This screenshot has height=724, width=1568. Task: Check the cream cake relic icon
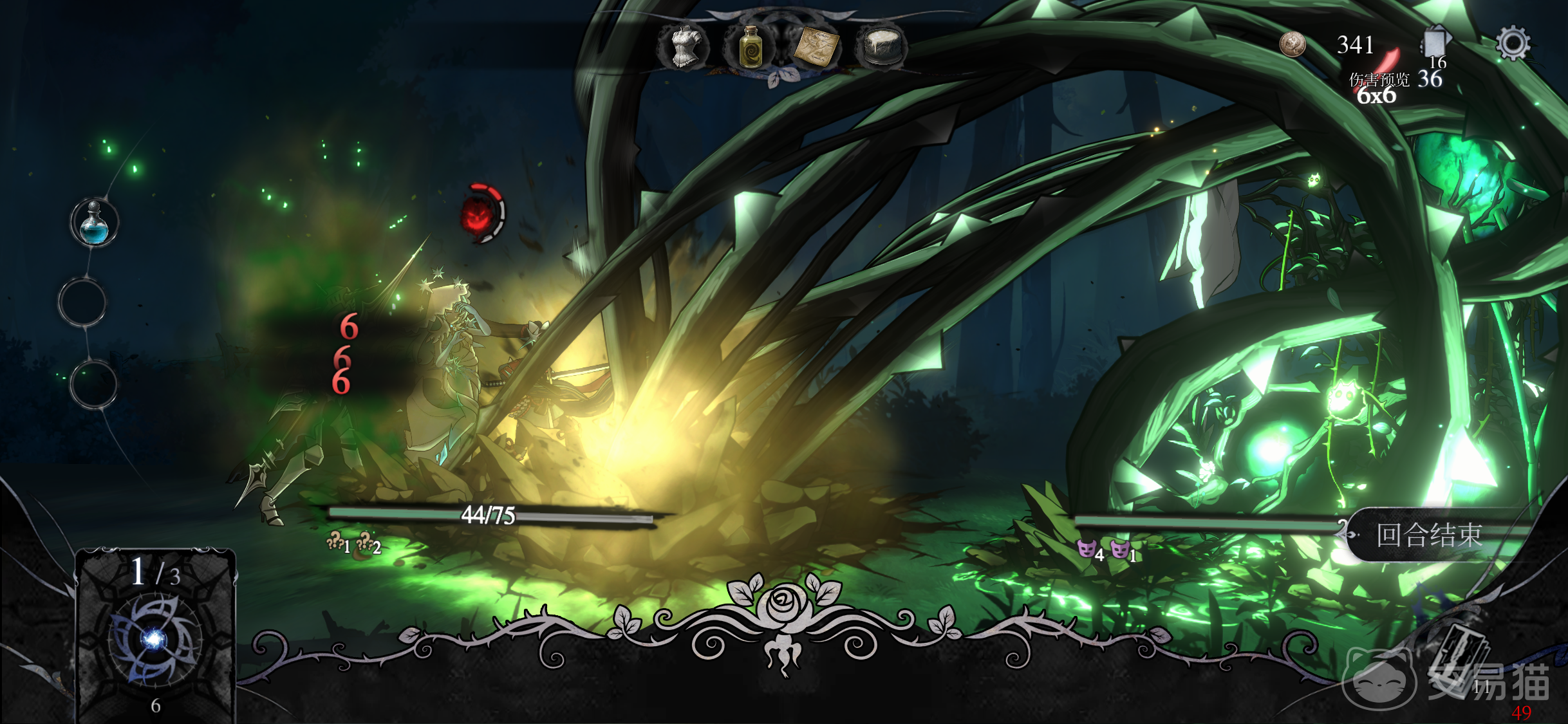(x=882, y=45)
